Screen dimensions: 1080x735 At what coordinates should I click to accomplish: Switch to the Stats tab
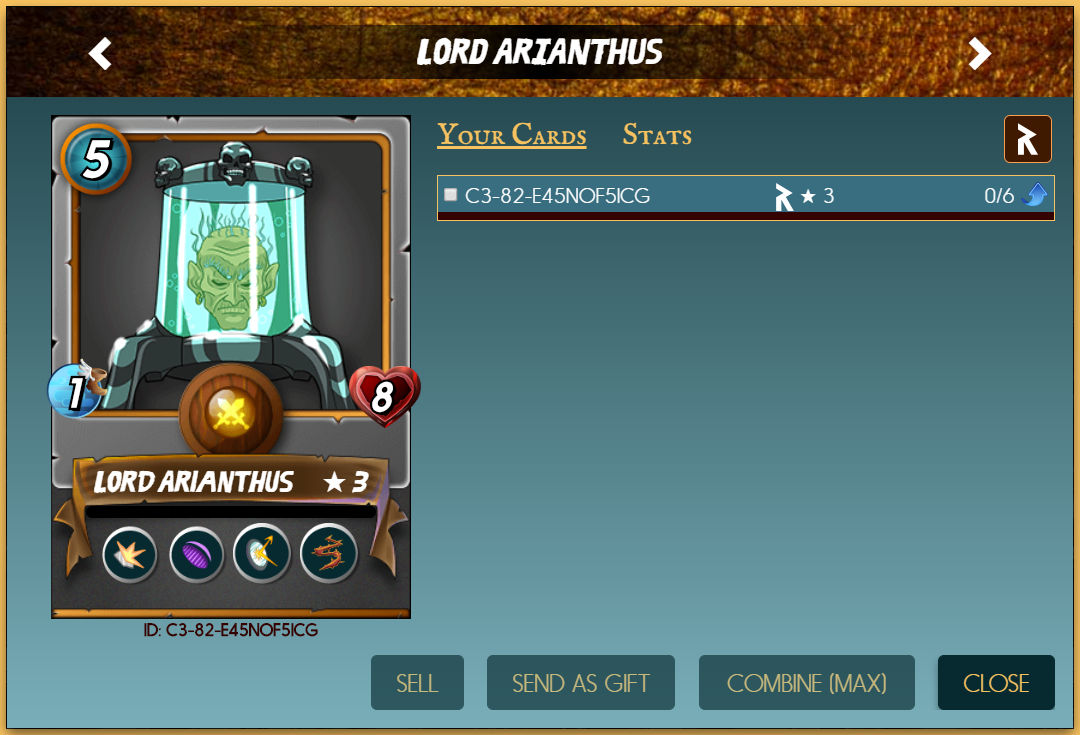pyautogui.click(x=657, y=135)
